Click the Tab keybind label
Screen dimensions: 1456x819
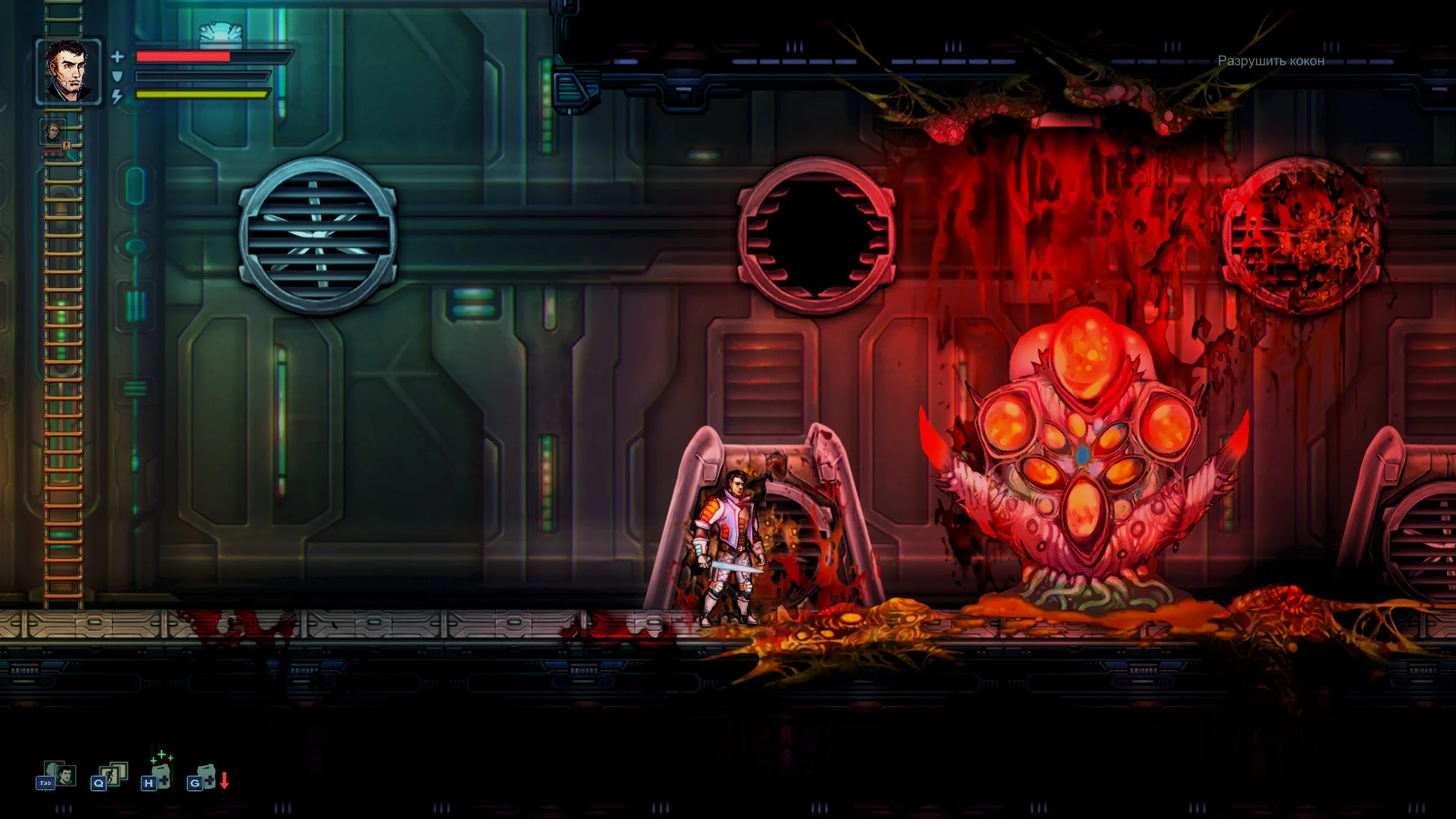point(45,783)
